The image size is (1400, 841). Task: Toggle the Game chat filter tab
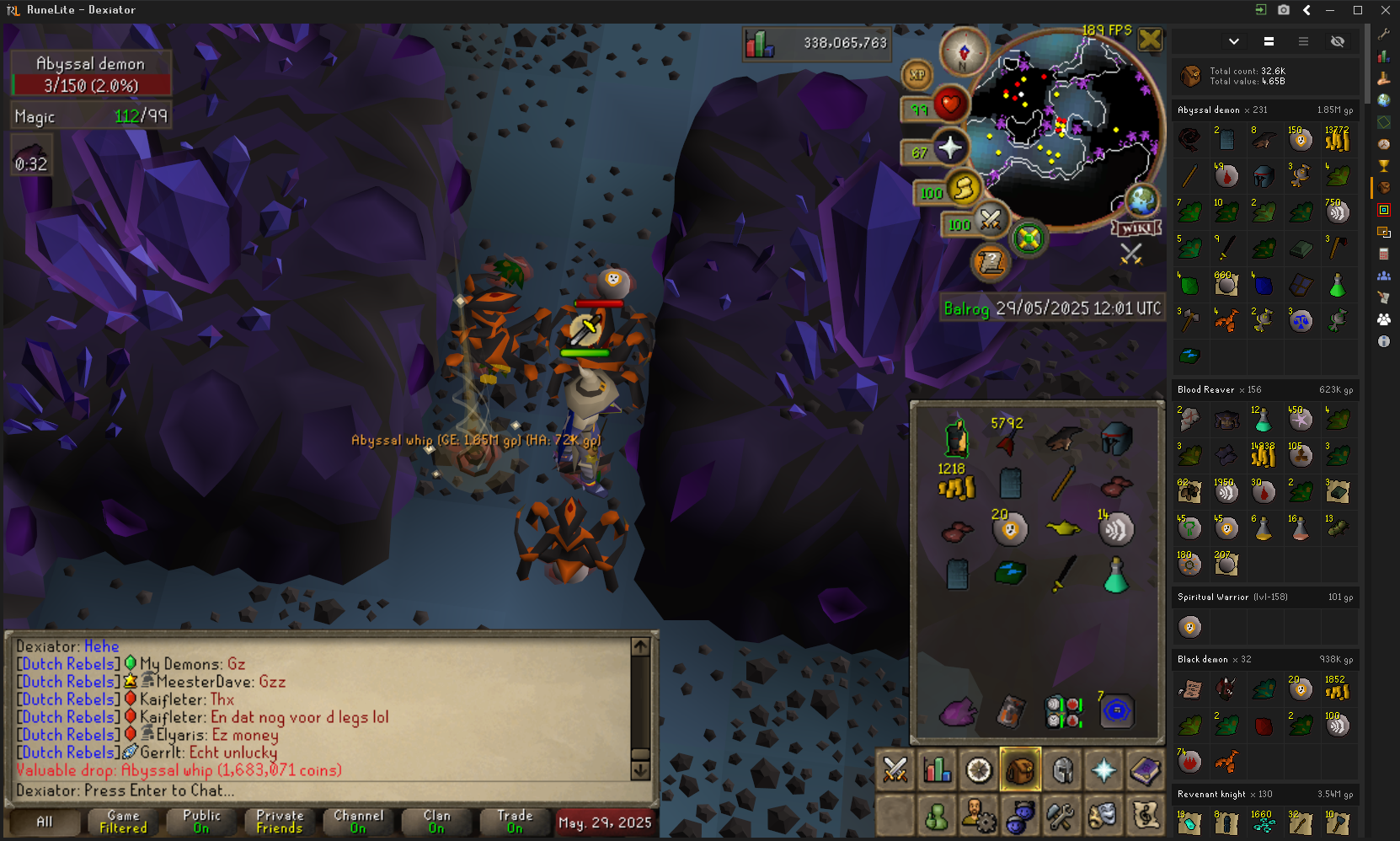123,822
